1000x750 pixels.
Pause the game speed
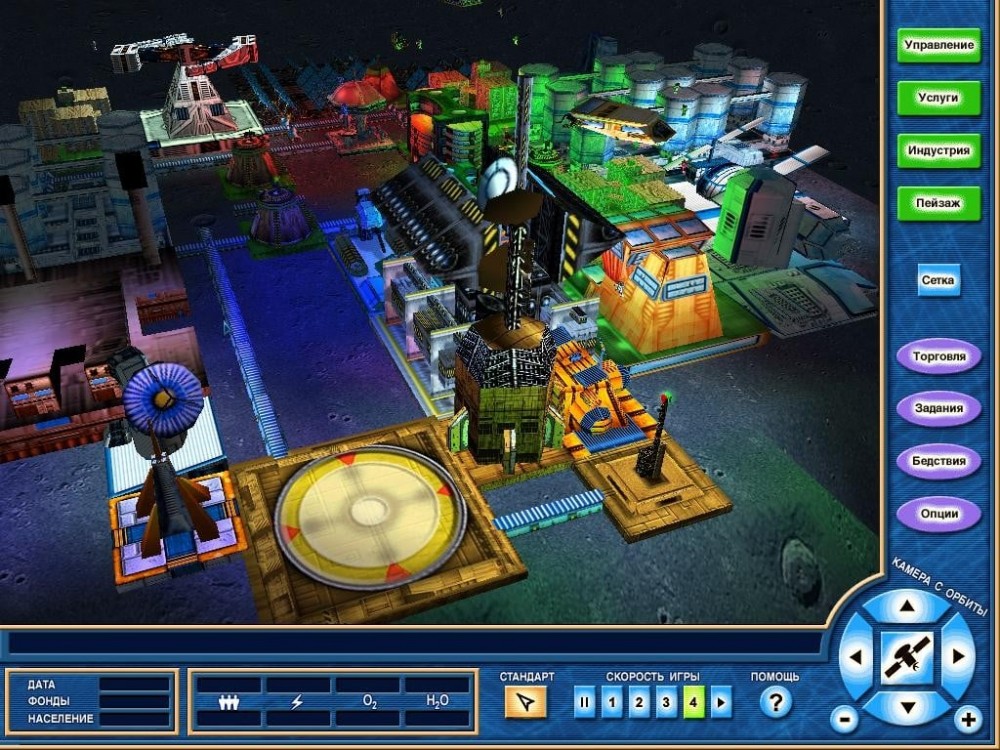click(x=584, y=703)
